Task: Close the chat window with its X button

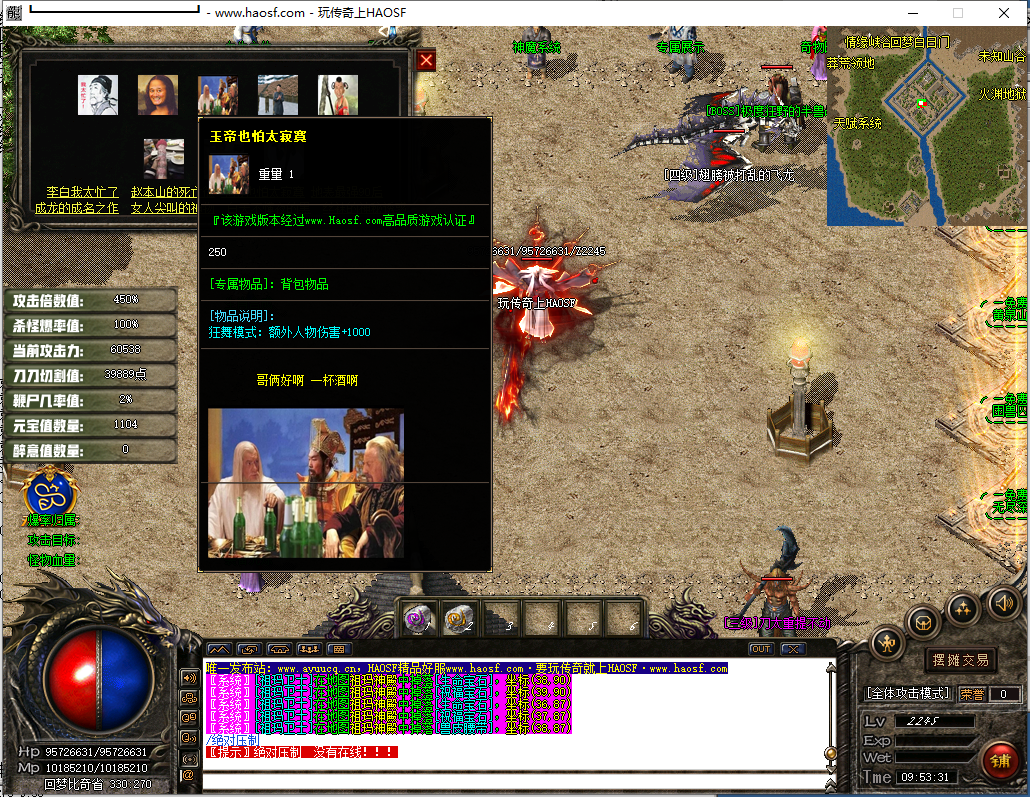Action: pyautogui.click(x=792, y=649)
